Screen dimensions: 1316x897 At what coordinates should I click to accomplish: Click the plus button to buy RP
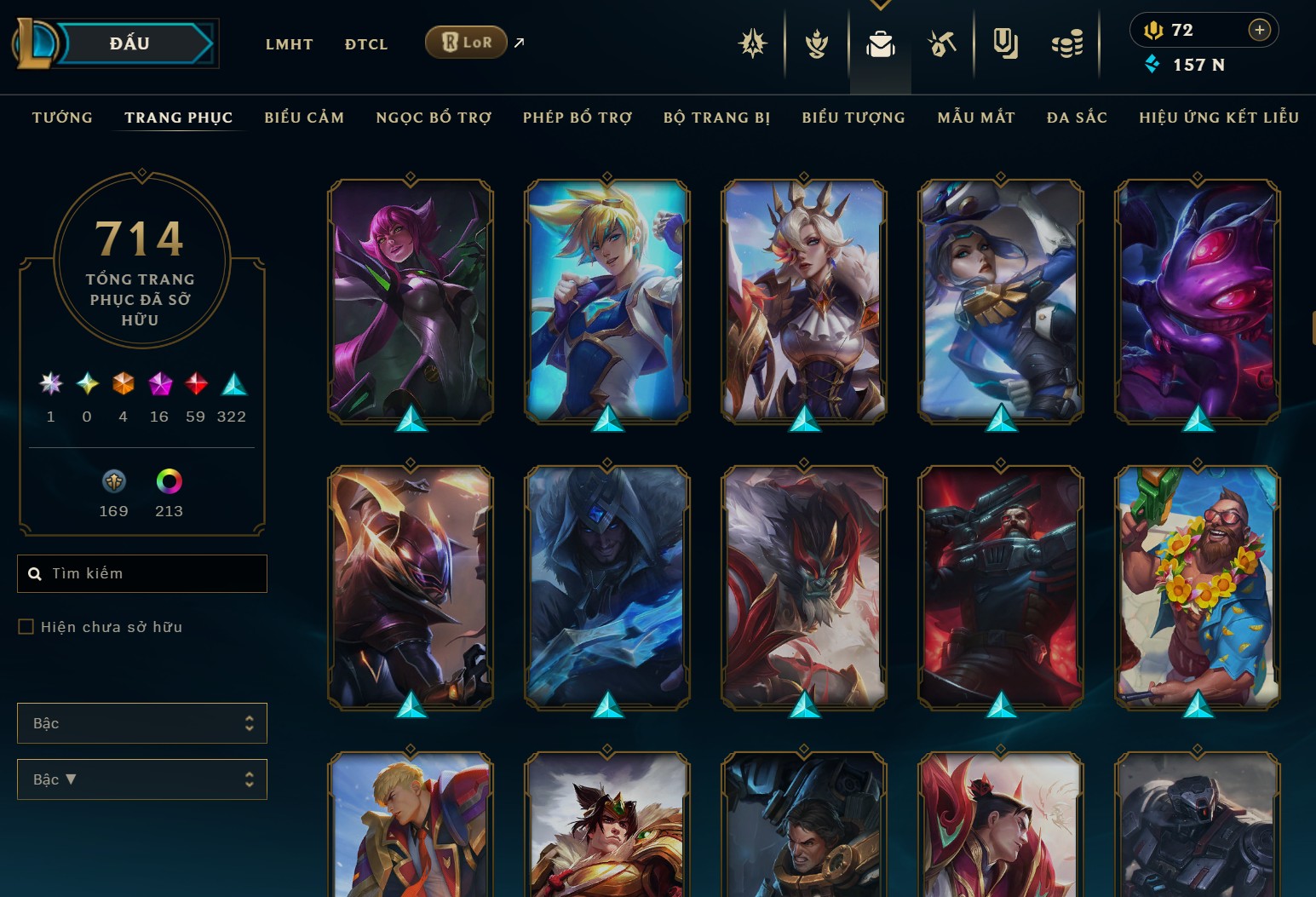coord(1259,30)
